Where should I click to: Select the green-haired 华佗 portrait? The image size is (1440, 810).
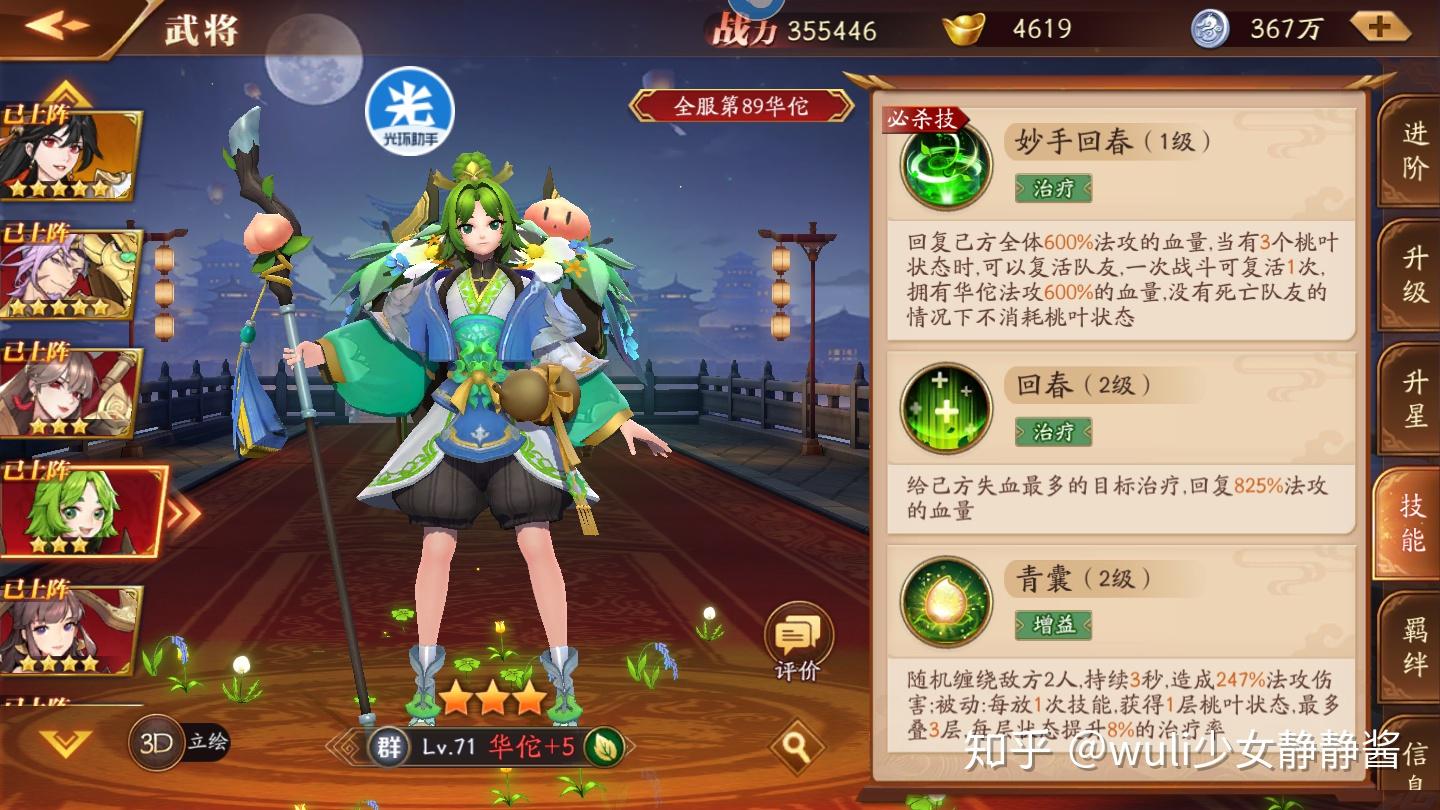pos(80,510)
